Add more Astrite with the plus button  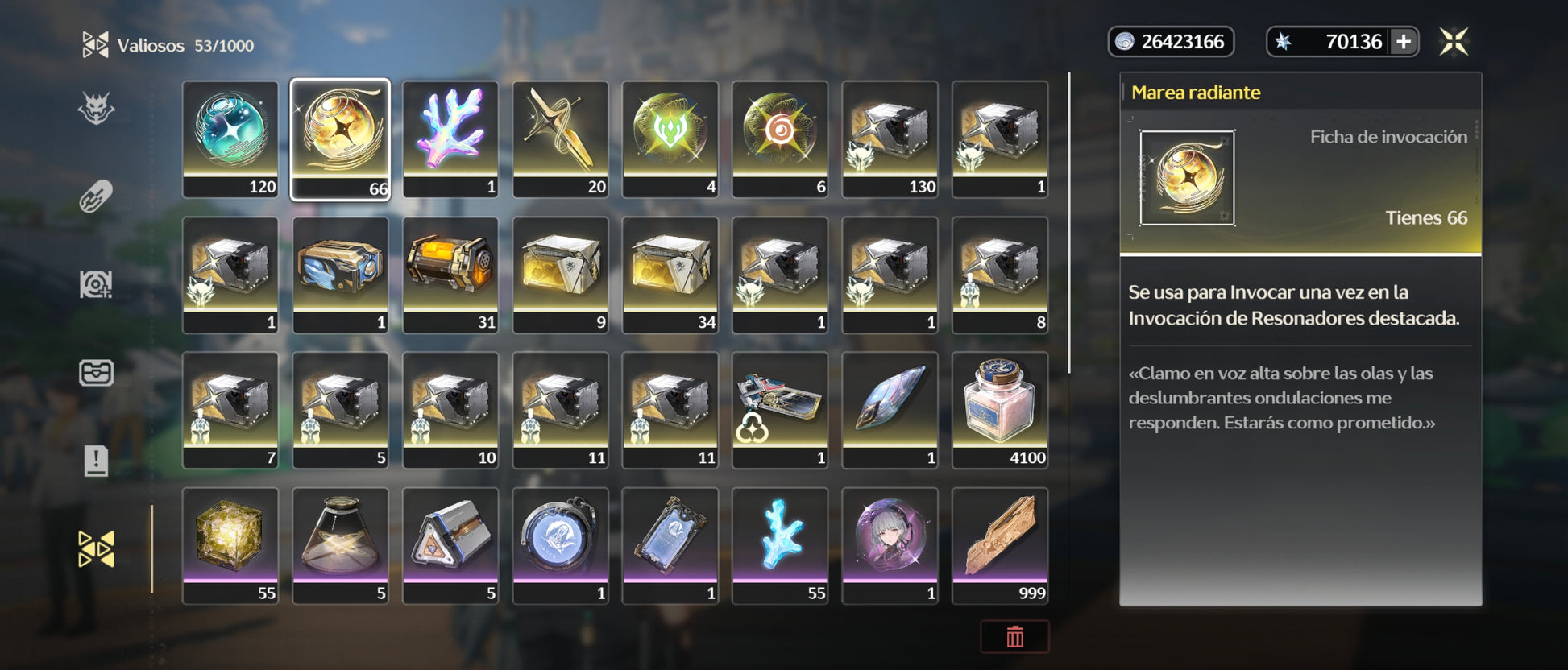(x=1403, y=42)
